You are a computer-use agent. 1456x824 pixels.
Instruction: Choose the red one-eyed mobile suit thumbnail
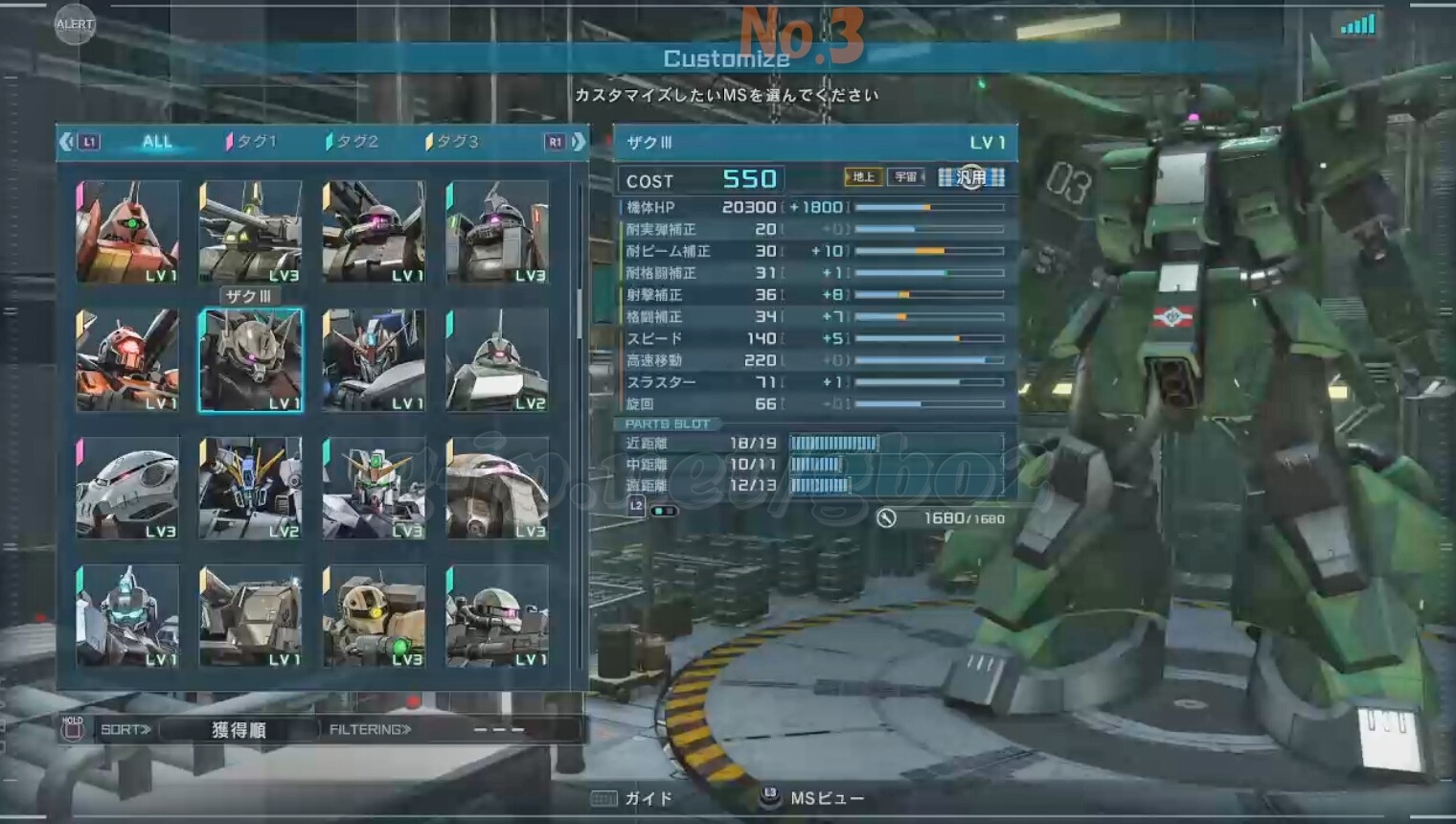(127, 232)
